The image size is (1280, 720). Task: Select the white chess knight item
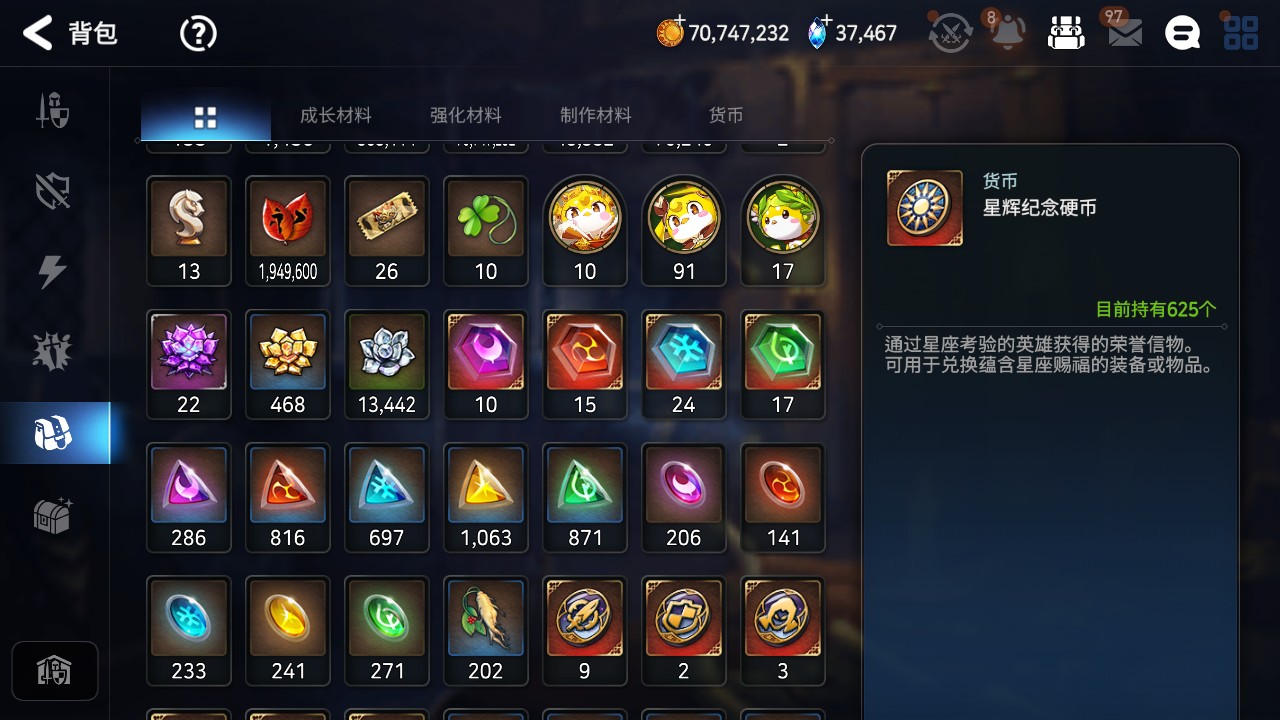point(189,220)
